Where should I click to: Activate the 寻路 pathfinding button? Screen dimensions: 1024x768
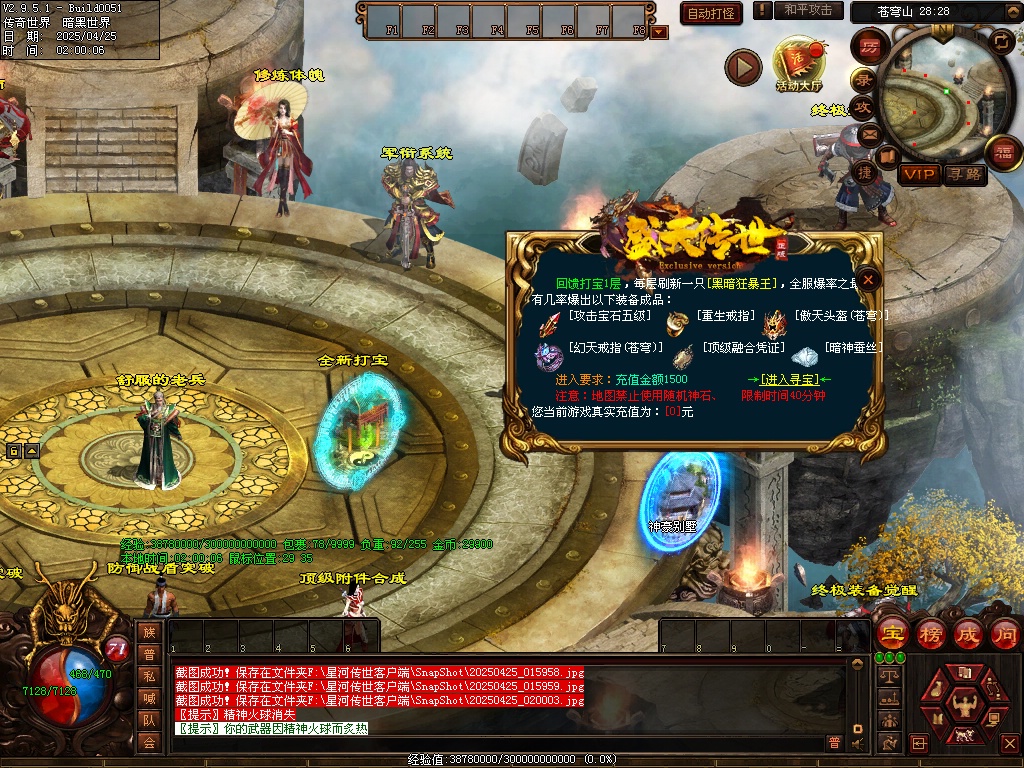965,174
